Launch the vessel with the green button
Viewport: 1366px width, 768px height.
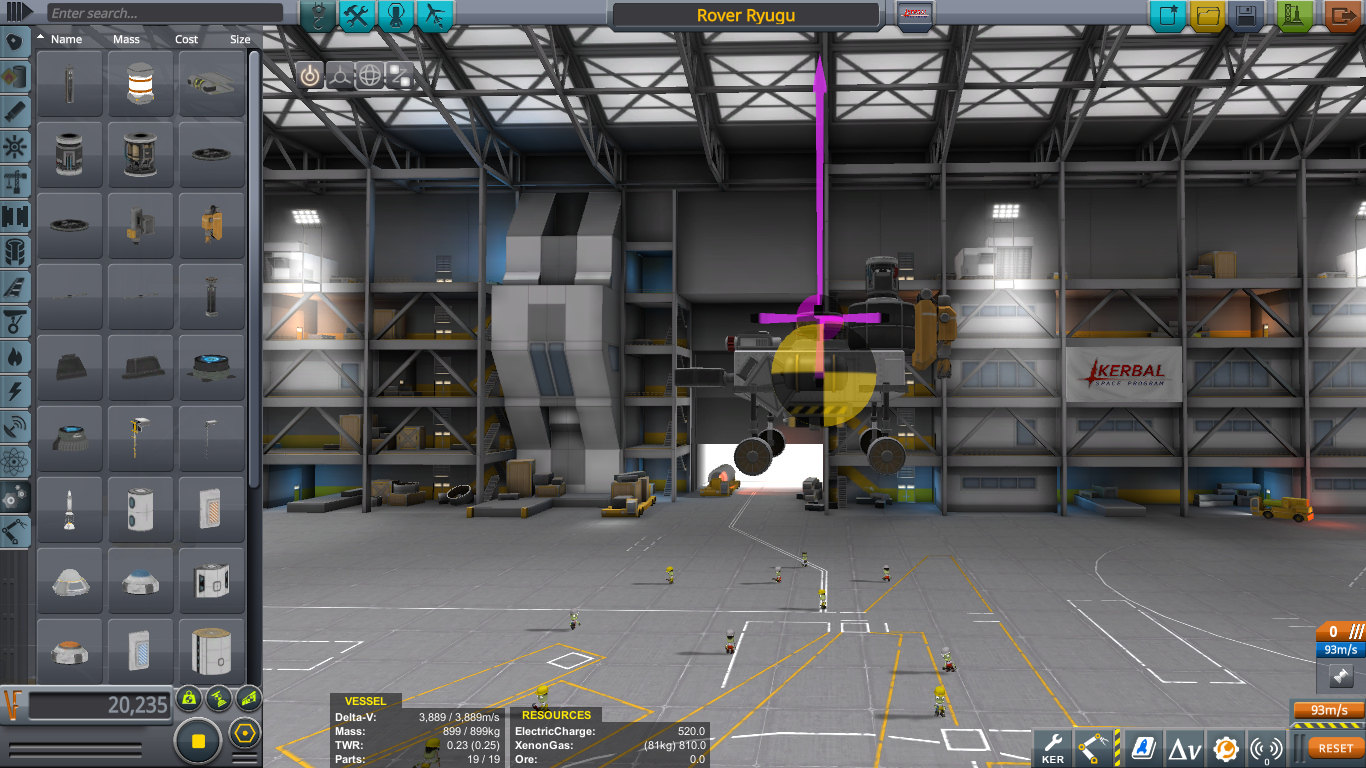click(x=1295, y=16)
